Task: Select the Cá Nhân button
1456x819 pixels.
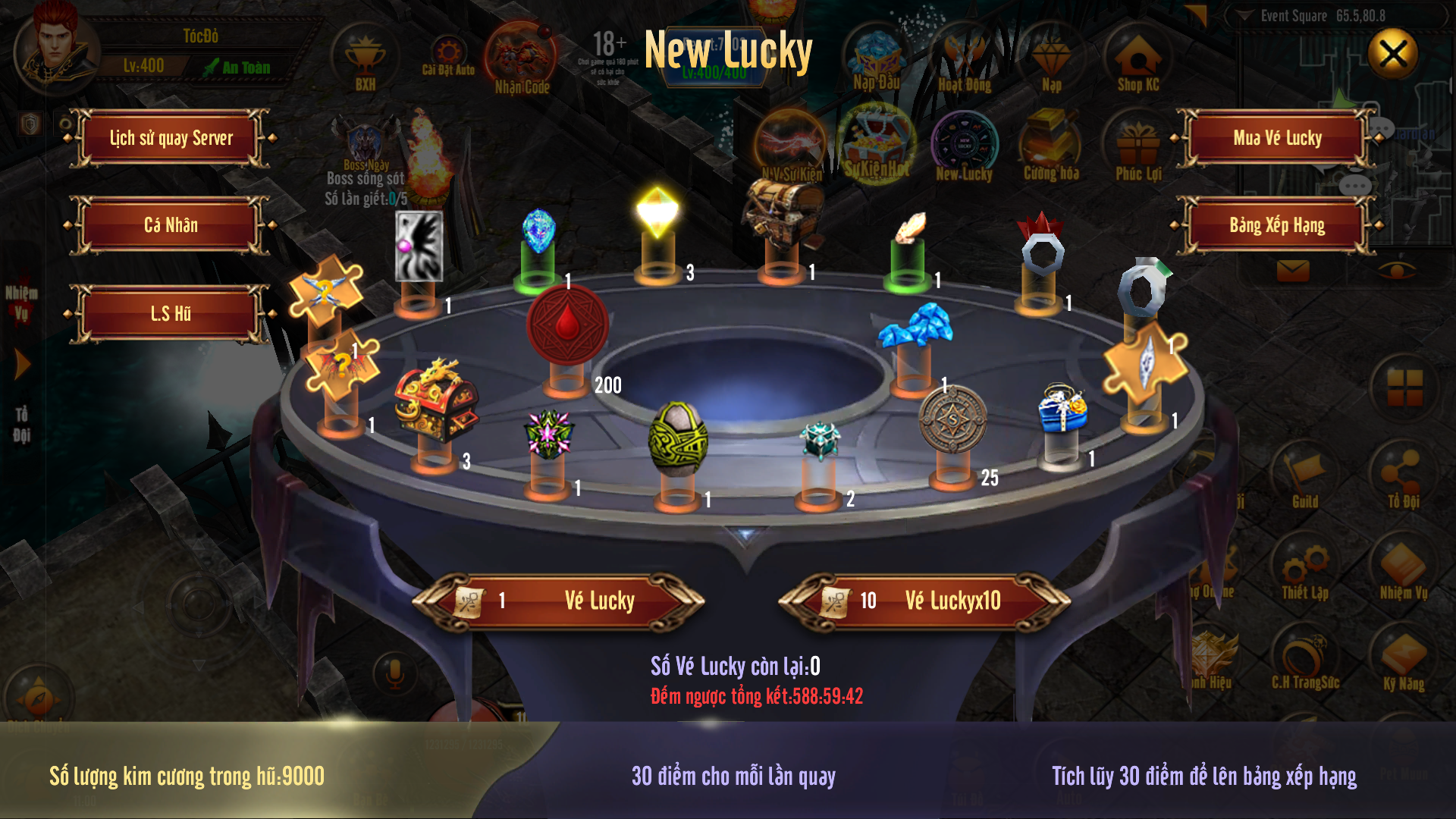Action: point(171,225)
